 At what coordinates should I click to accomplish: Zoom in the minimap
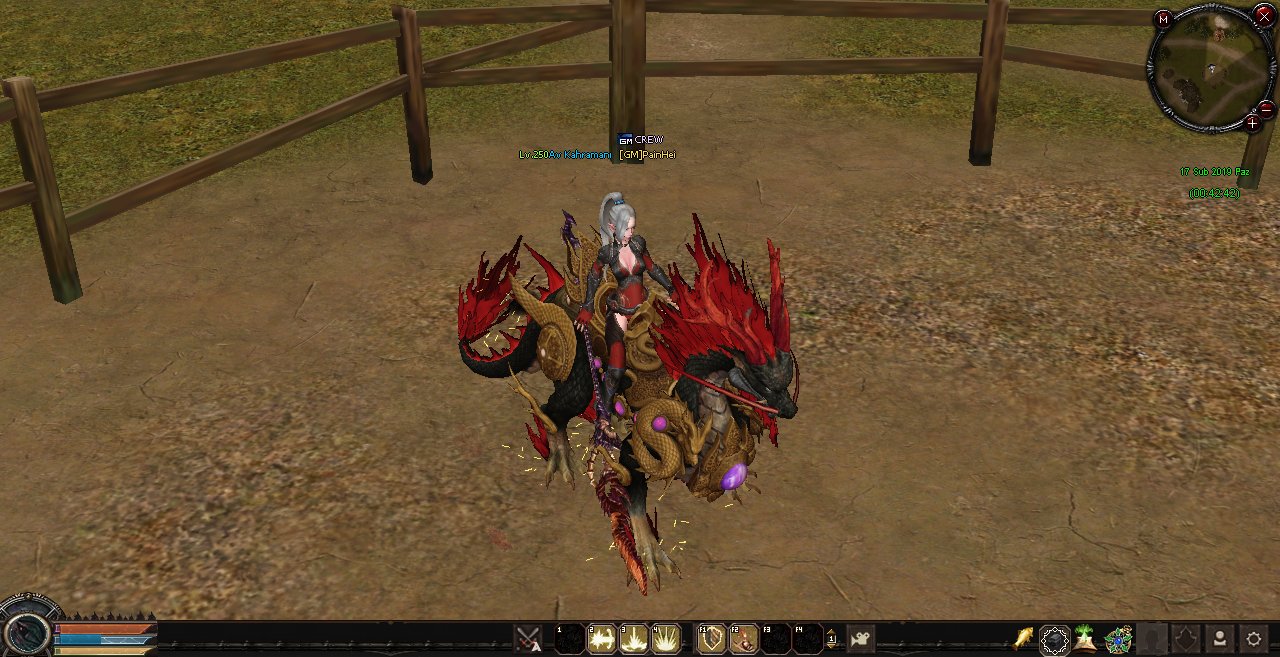click(1252, 124)
